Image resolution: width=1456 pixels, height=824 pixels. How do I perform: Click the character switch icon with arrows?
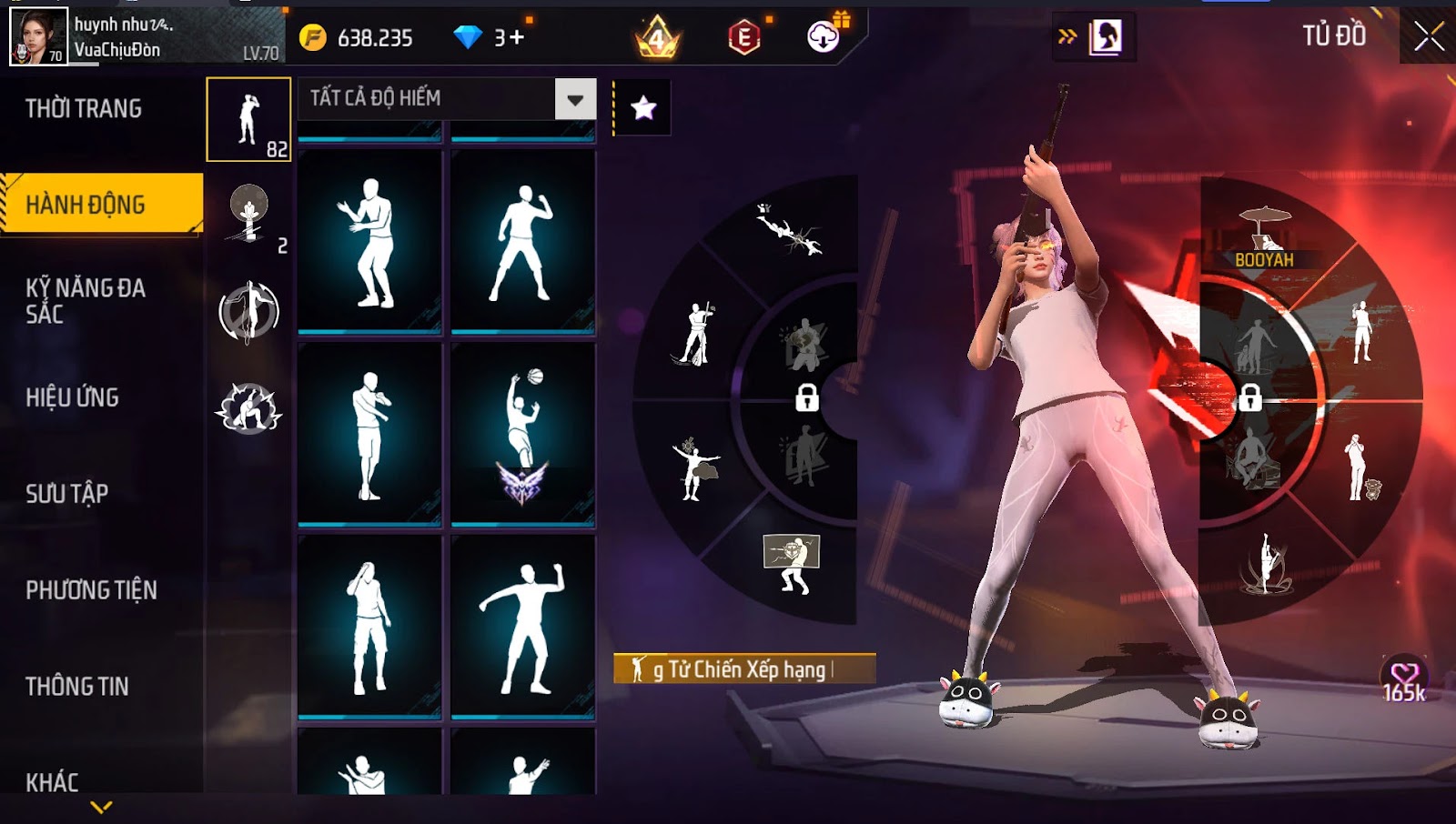[1093, 37]
